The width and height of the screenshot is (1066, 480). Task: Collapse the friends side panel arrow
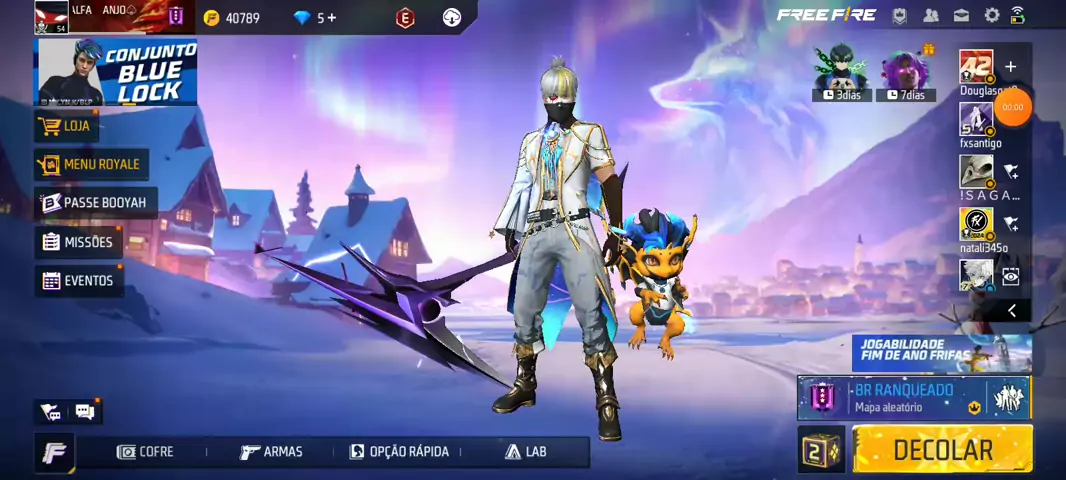pyautogui.click(x=1011, y=311)
